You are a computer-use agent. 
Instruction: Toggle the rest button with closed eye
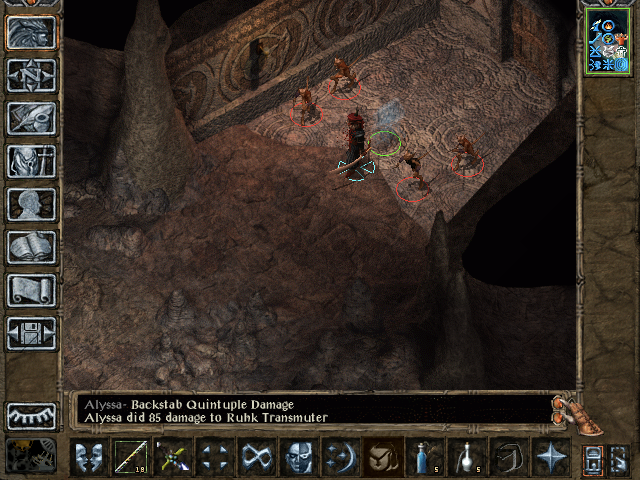31,416
